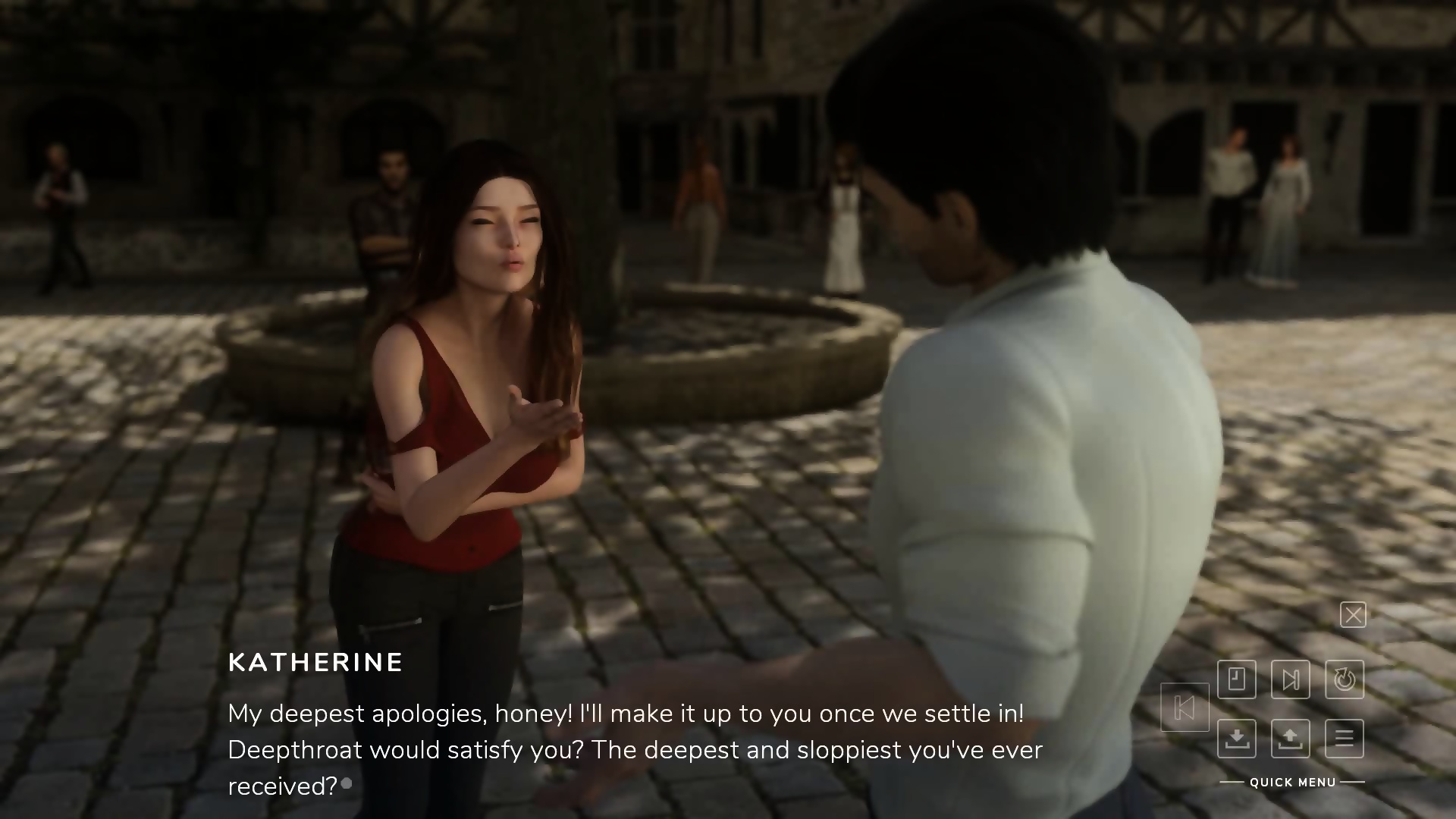Roll back to the previous line
The image size is (1456, 819).
click(1185, 708)
